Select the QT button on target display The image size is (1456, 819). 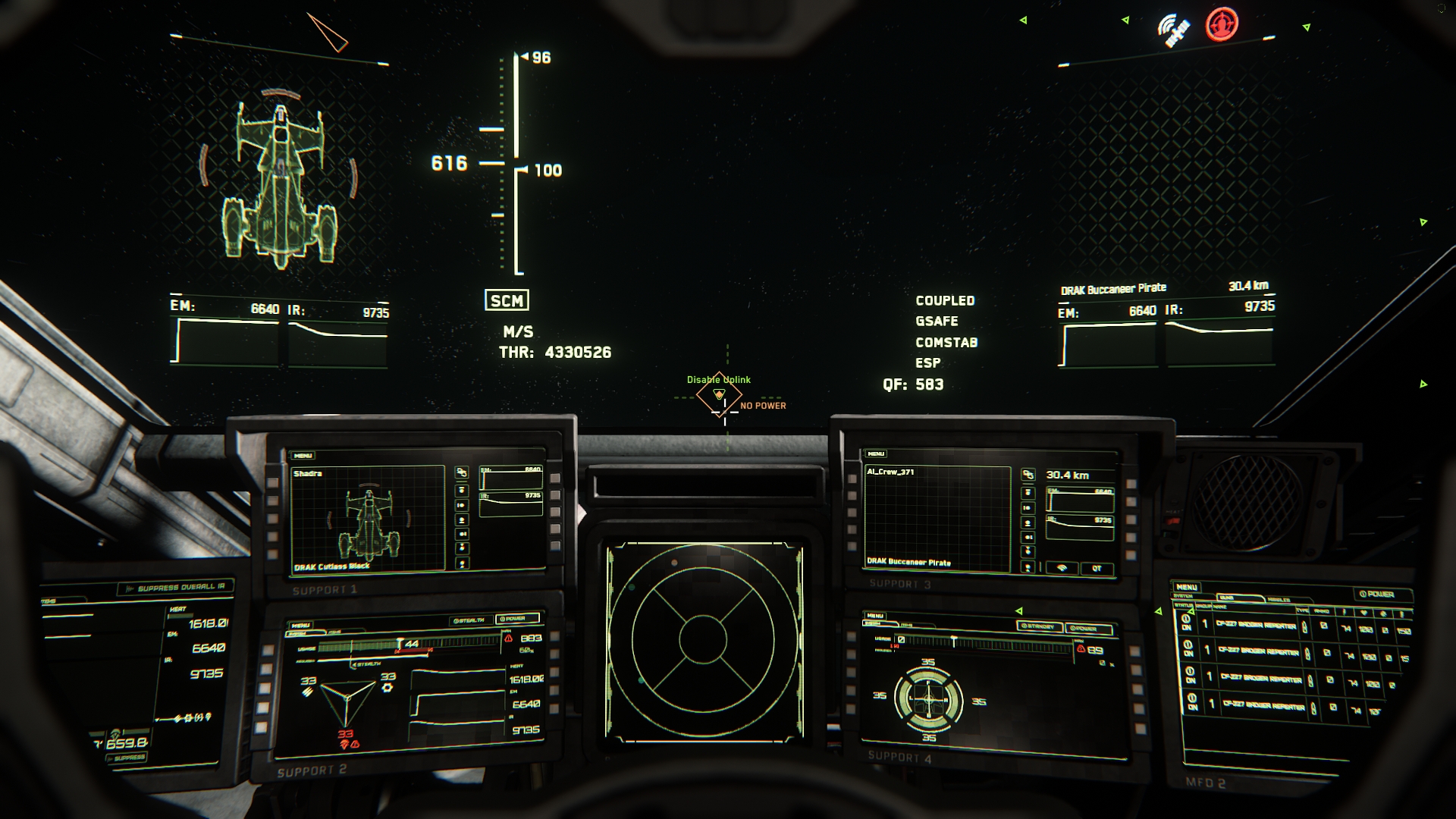click(x=1096, y=568)
